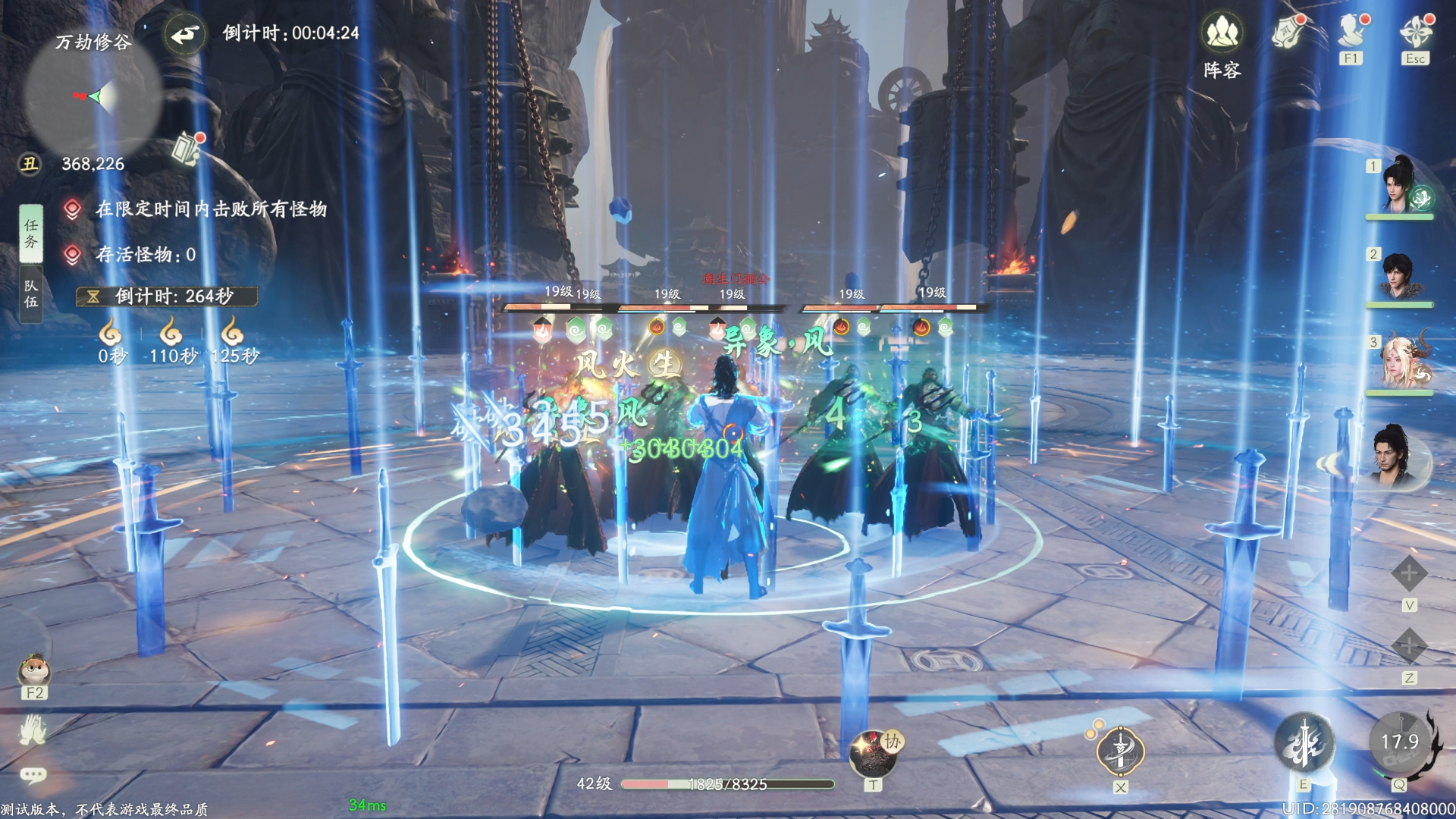
Task: Click the ultimate skill on cooldown
Action: pyautogui.click(x=1400, y=742)
